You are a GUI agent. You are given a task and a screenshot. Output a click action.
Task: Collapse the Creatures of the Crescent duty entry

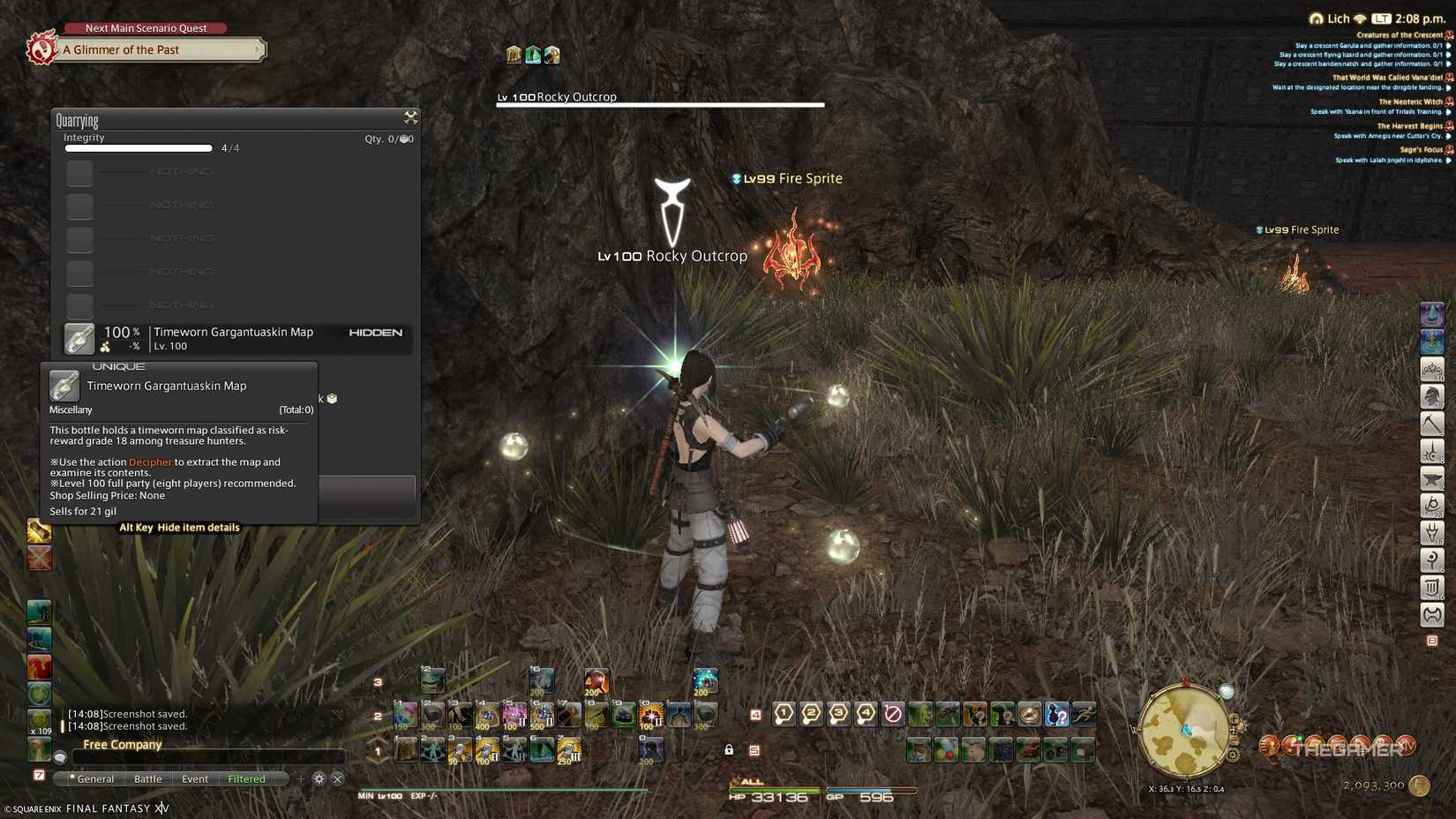1399,34
